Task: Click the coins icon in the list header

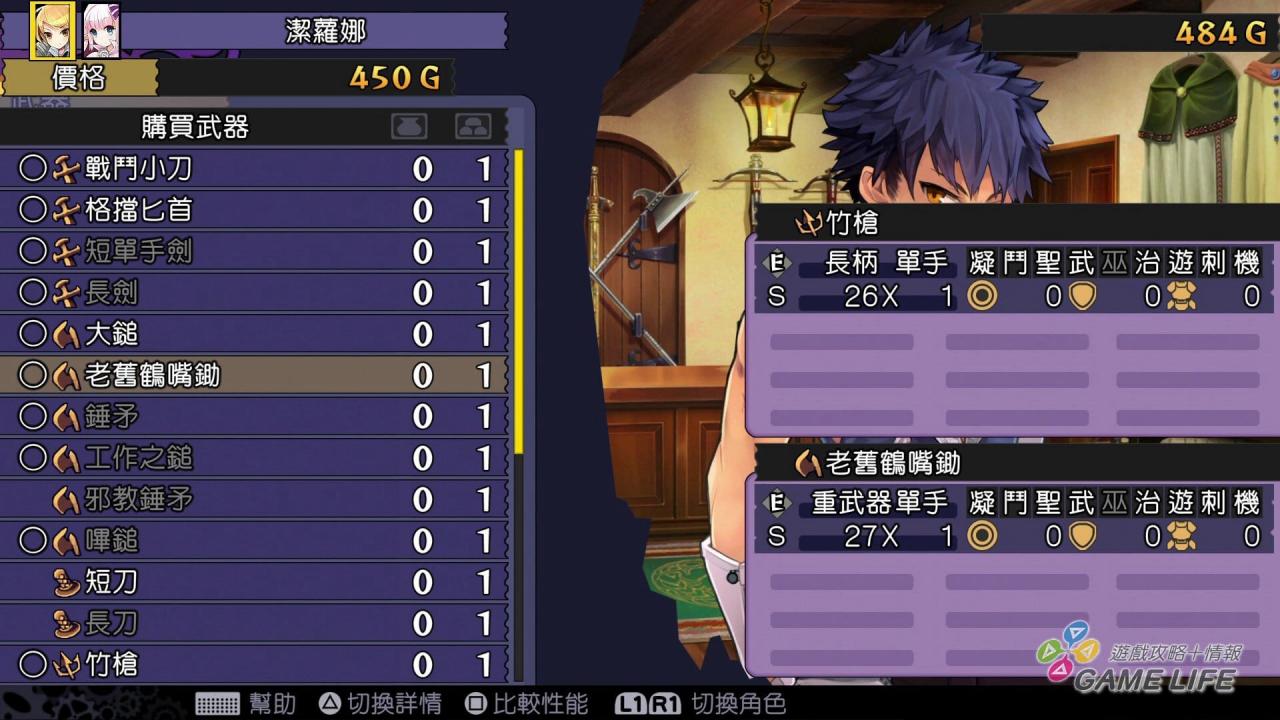Action: coord(472,127)
